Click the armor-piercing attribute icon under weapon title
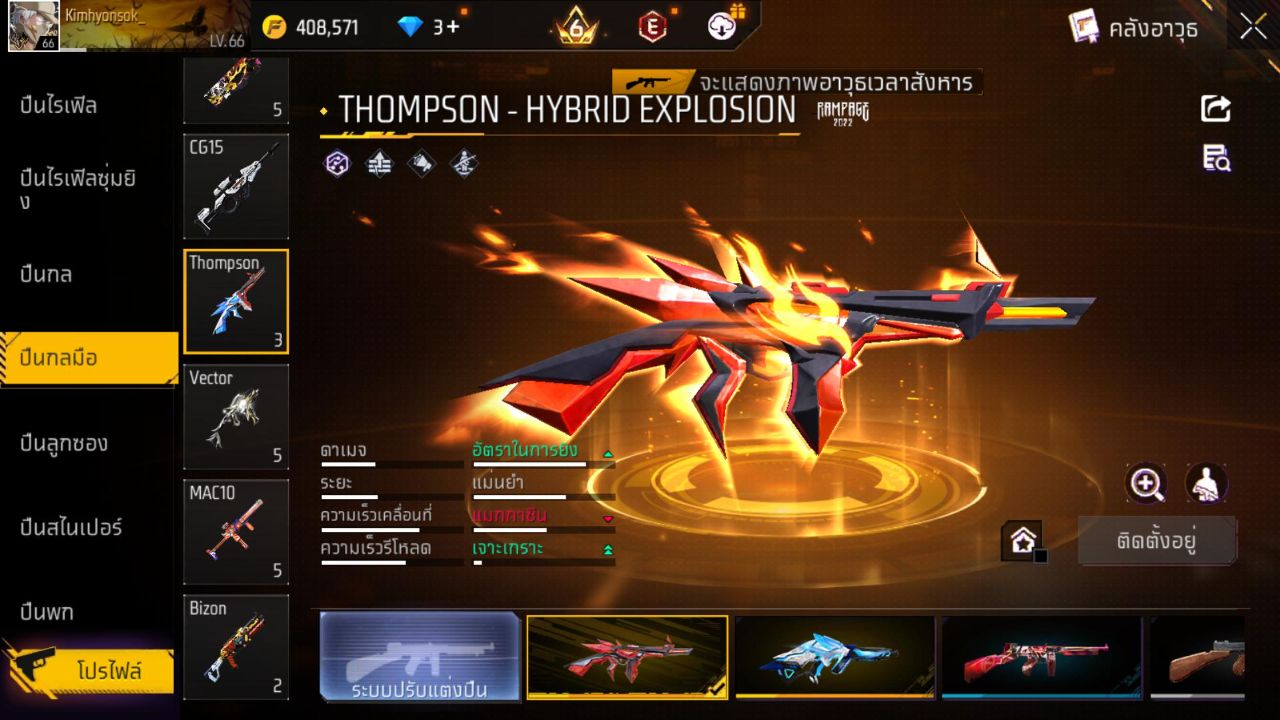Screen dimensions: 1280x720 tap(379, 161)
